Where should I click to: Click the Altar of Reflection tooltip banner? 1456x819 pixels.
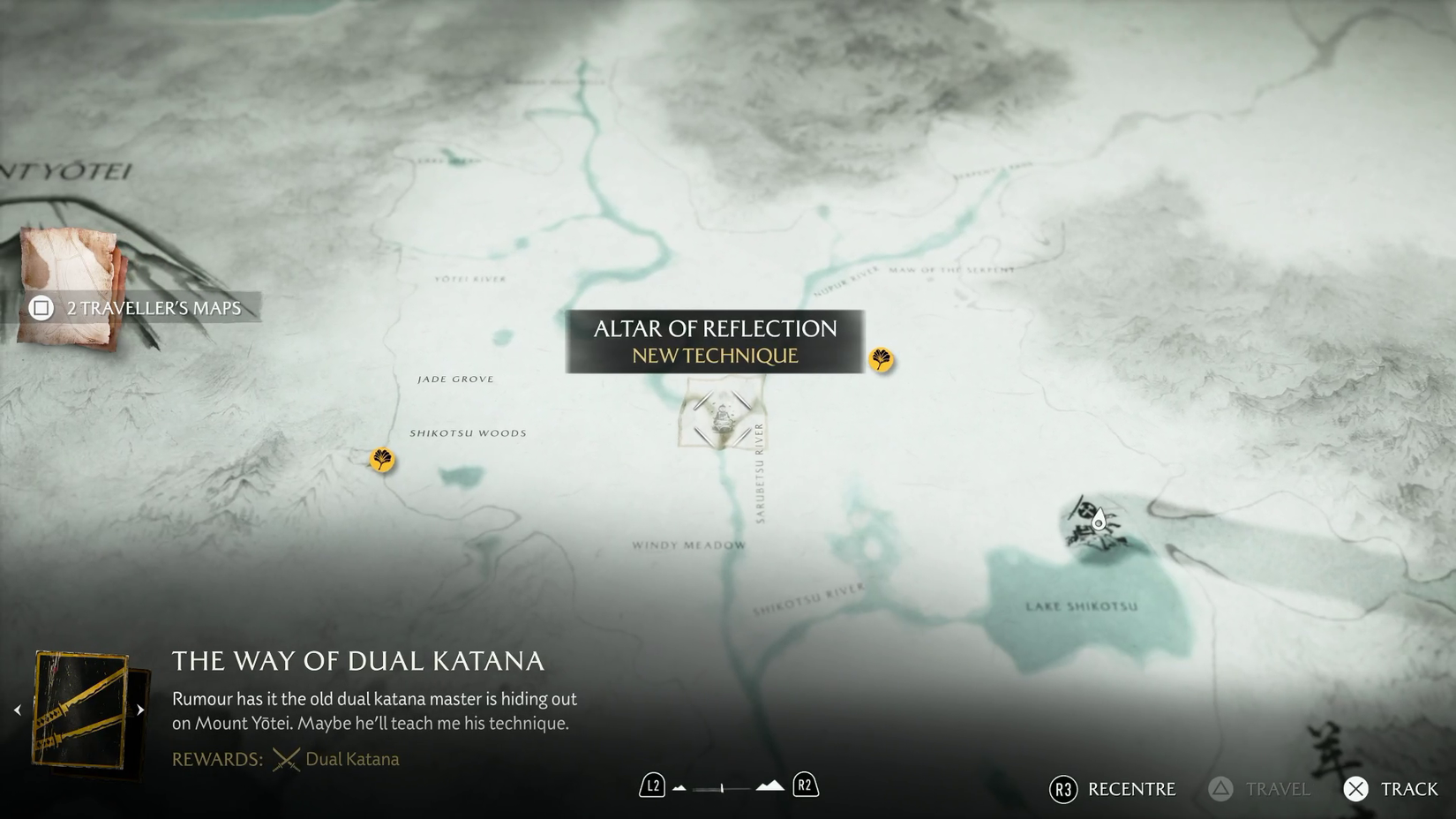[715, 342]
